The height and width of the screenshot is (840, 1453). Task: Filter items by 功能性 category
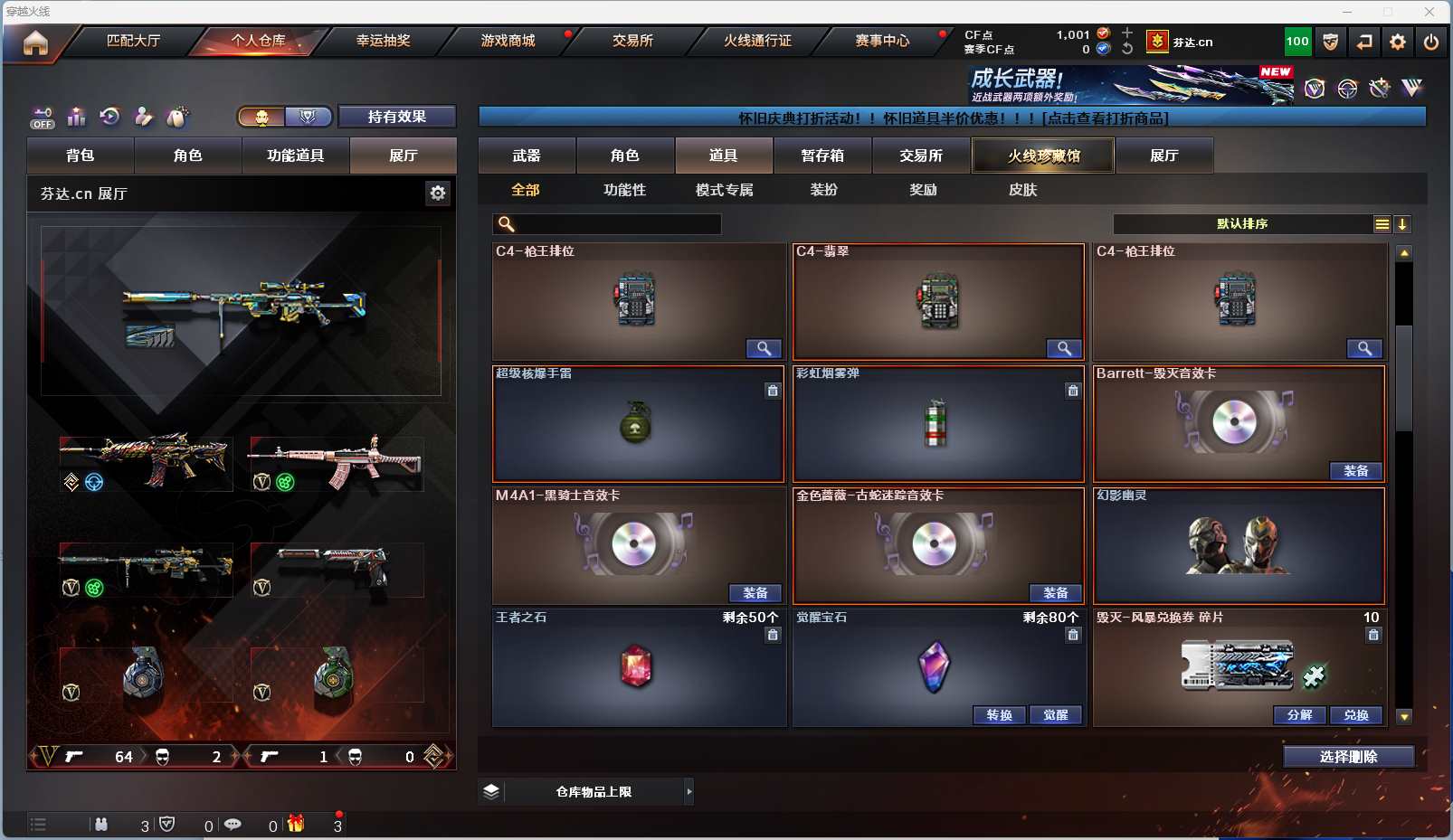[624, 190]
